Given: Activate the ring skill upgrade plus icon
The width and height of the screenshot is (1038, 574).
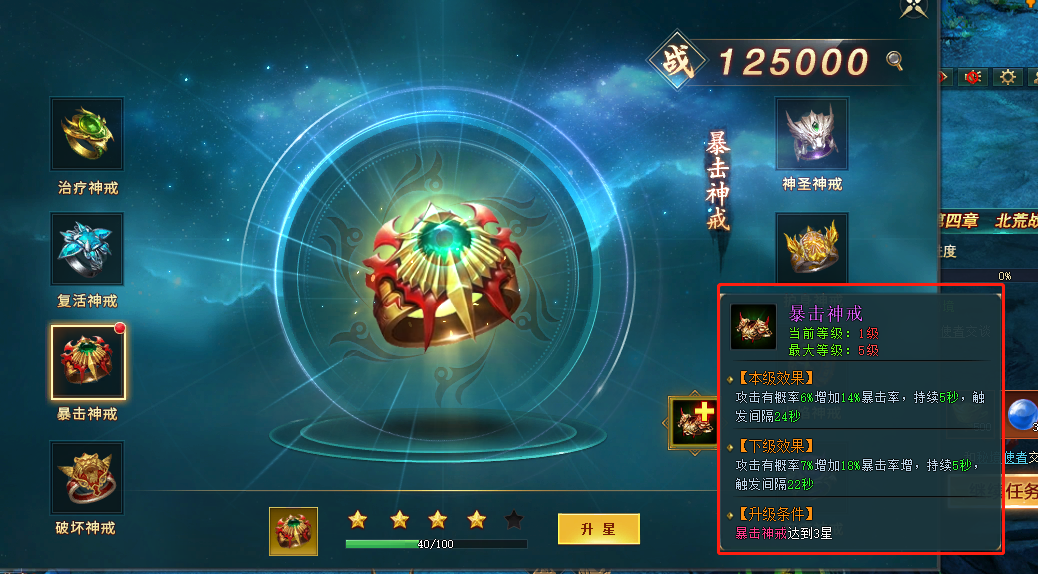Looking at the screenshot, I should 692,421.
